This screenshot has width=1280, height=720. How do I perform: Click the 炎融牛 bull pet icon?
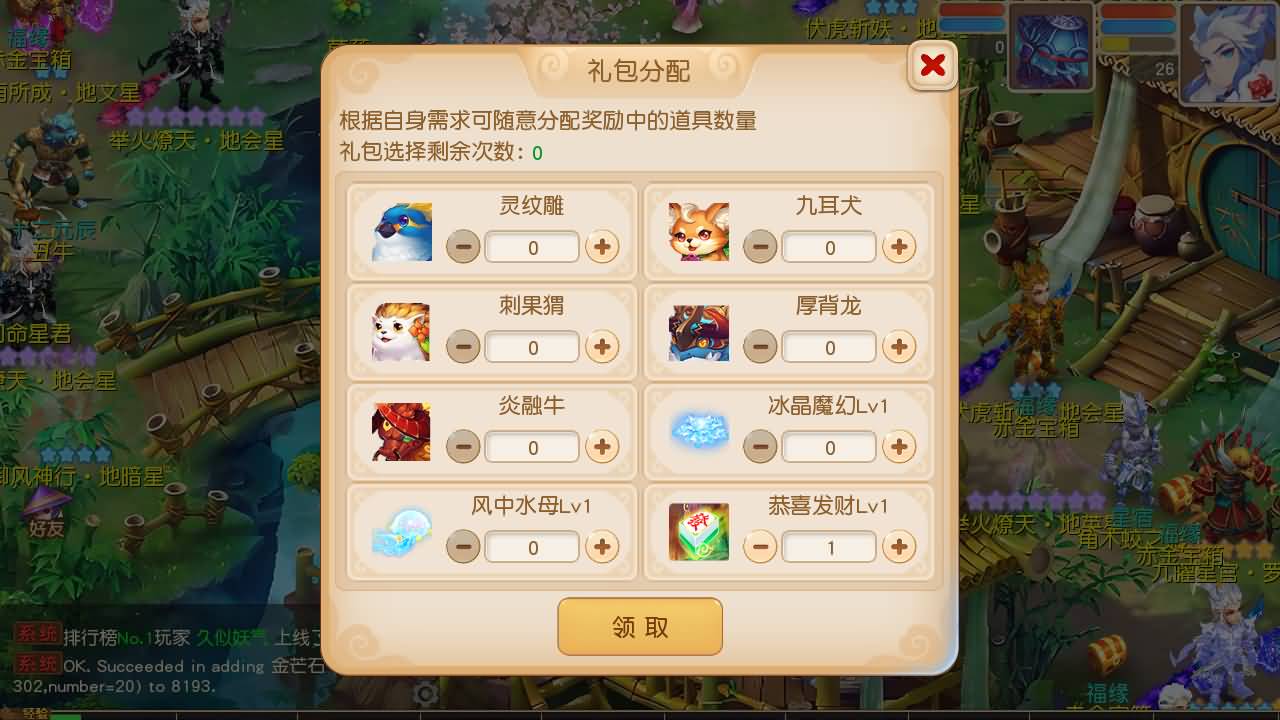(x=401, y=432)
